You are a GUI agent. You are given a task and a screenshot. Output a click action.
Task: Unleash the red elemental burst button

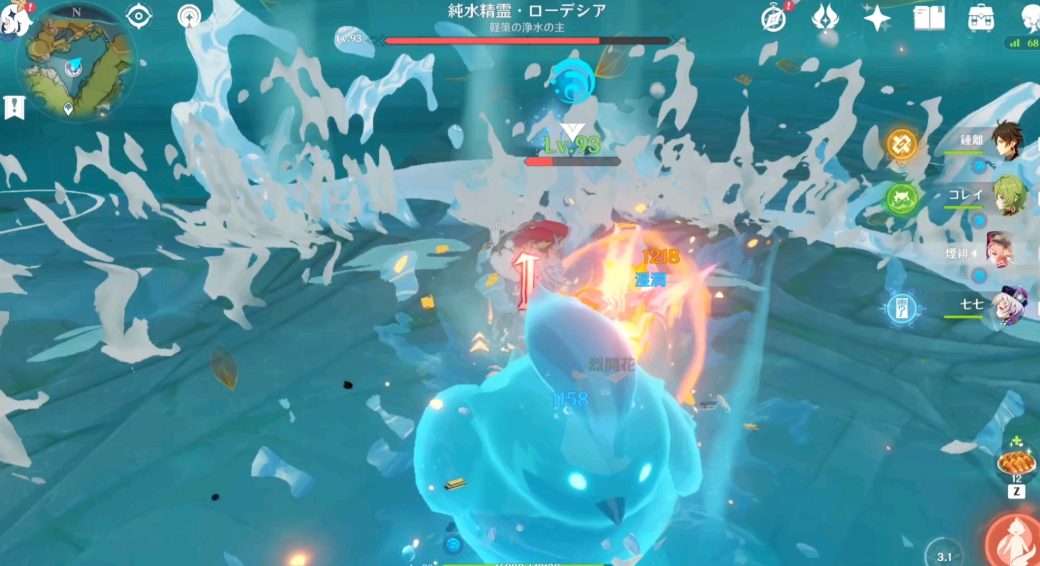pos(1014,541)
